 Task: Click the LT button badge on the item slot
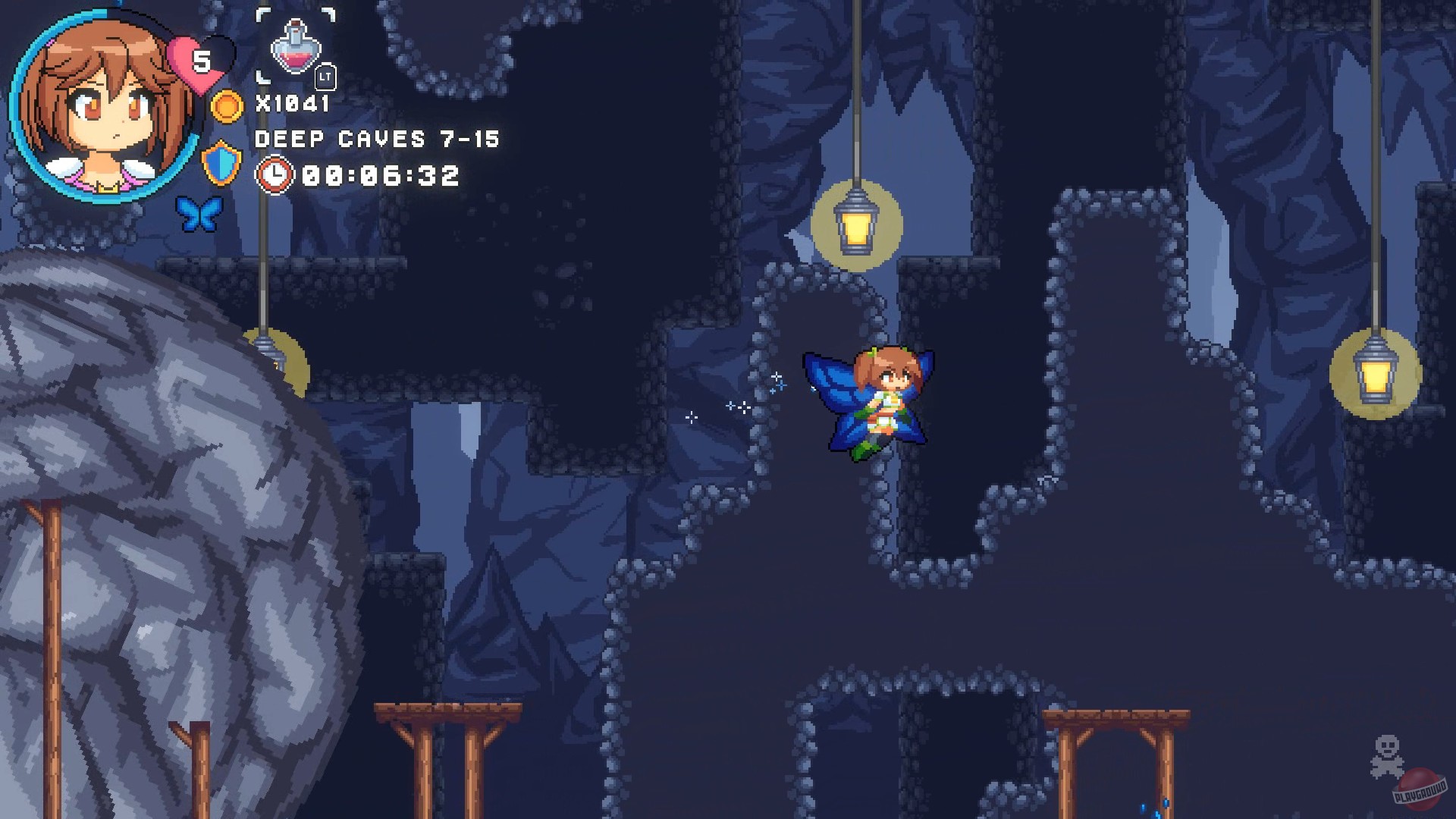[325, 76]
